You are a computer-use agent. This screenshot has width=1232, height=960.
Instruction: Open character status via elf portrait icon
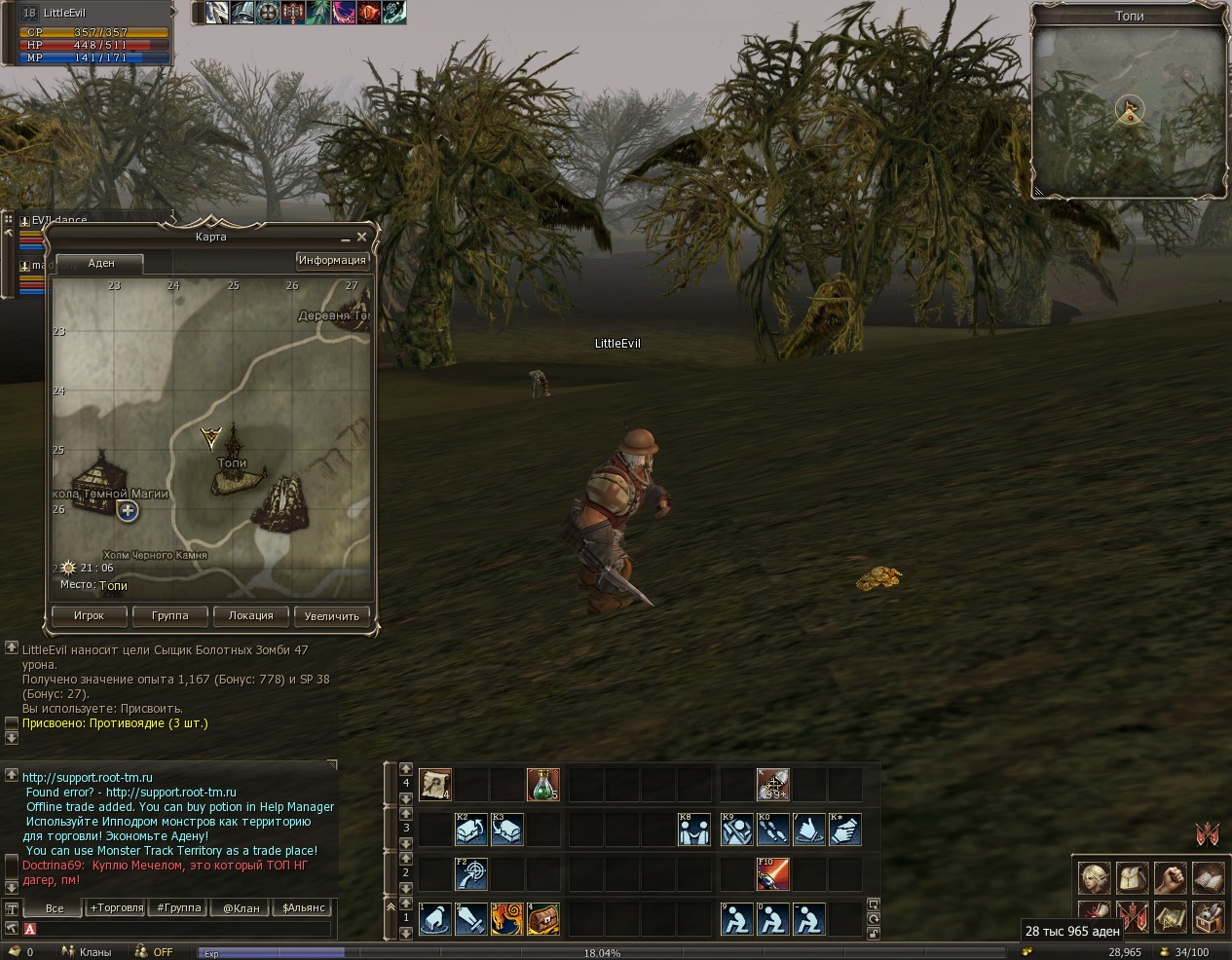pos(1094,877)
